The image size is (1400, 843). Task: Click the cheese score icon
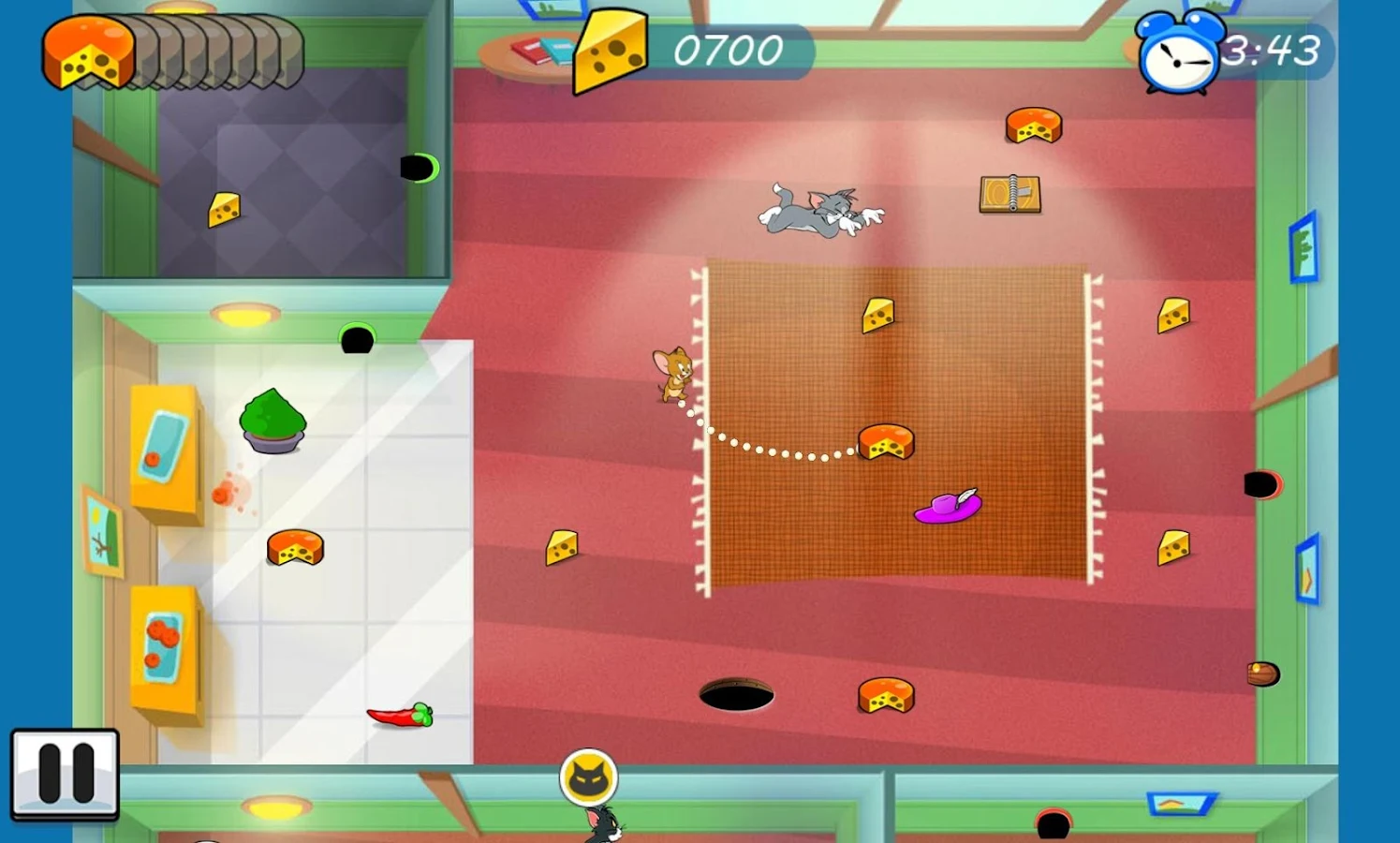pos(610,52)
